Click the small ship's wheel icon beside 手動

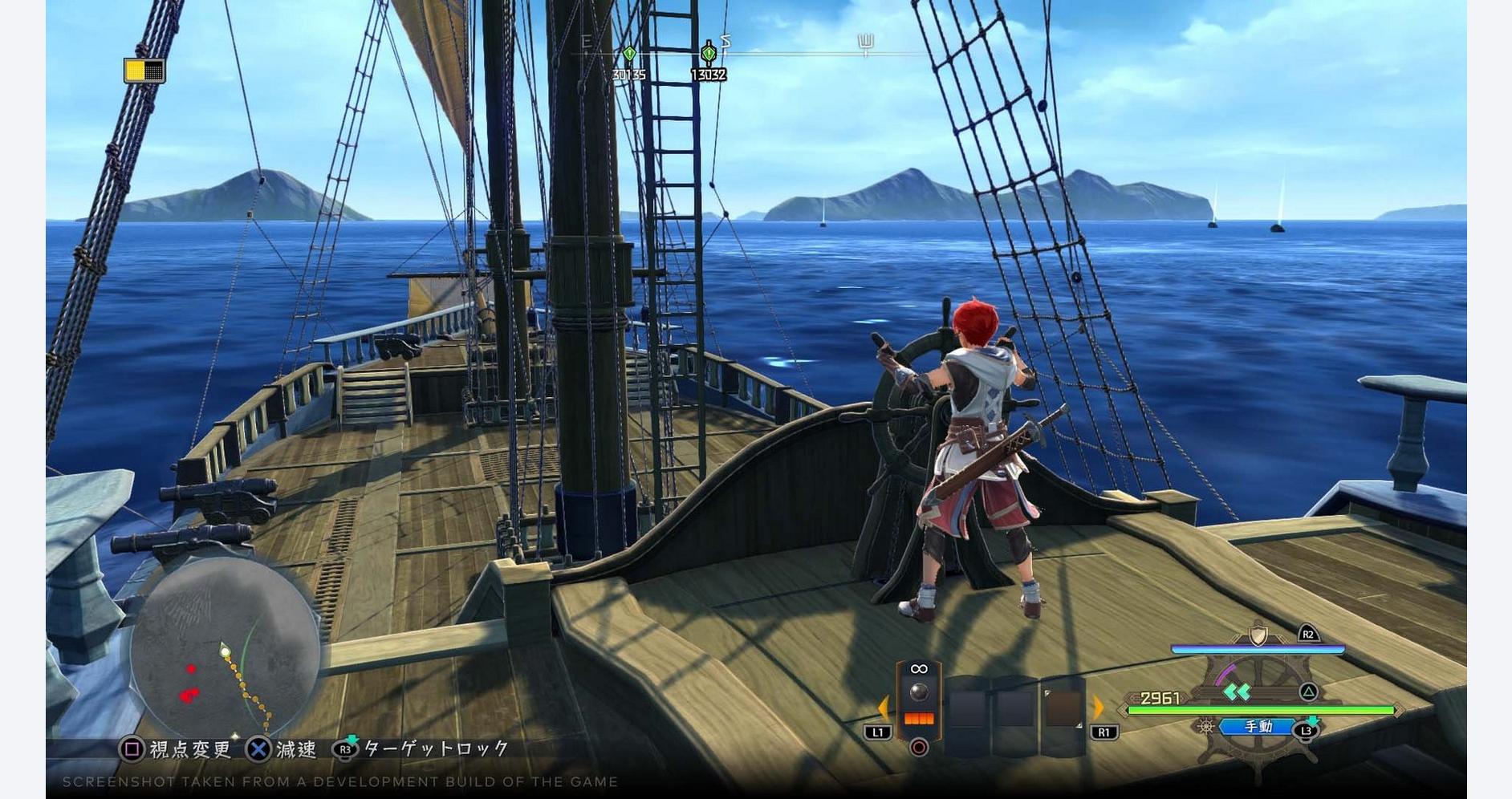click(1205, 727)
